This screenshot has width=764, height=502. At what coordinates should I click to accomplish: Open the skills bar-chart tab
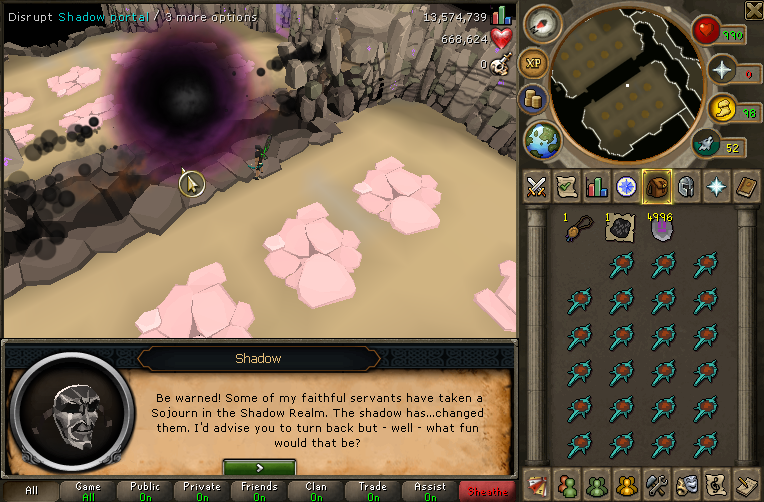click(596, 187)
